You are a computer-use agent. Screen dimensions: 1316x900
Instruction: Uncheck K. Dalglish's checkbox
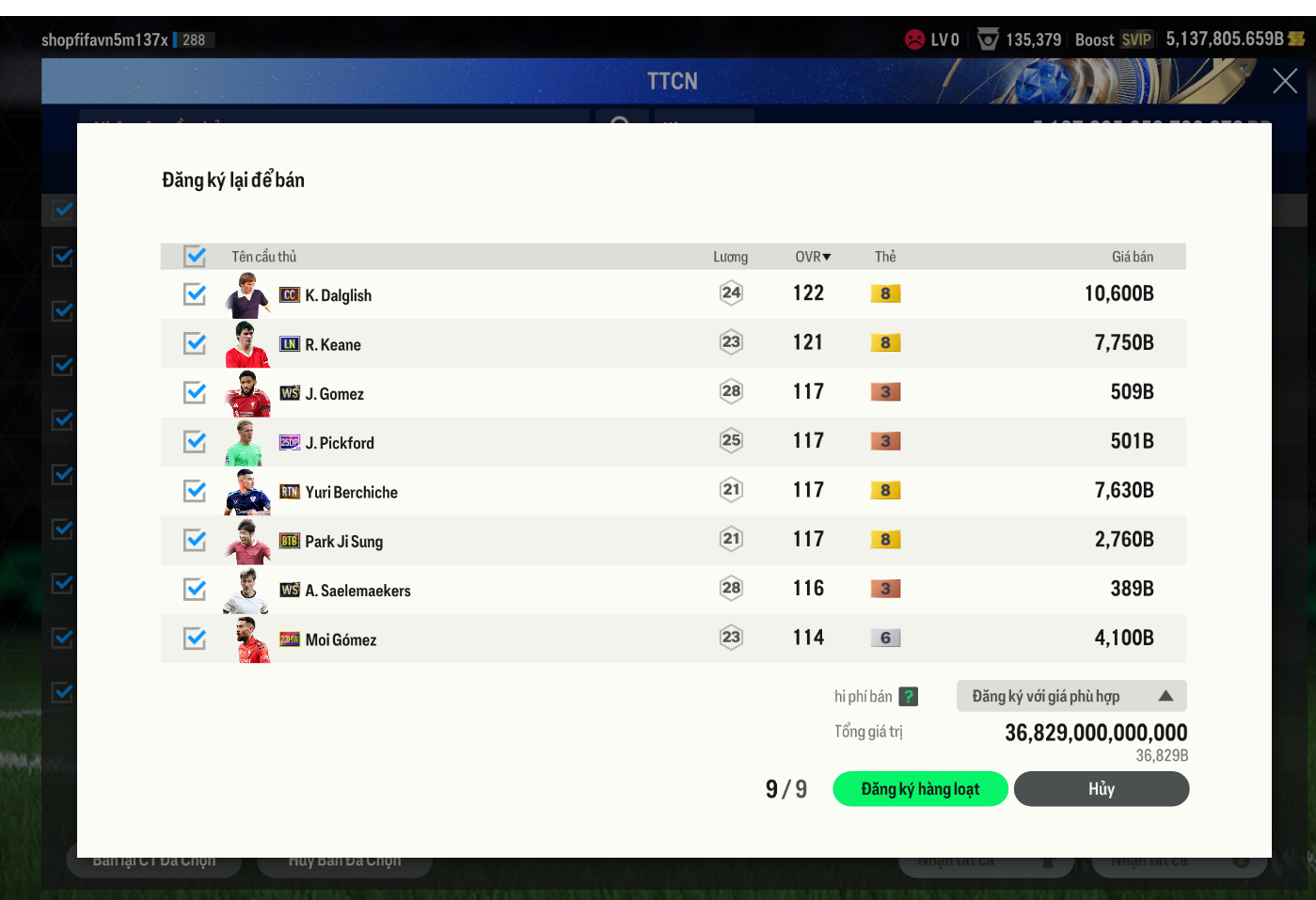click(195, 294)
